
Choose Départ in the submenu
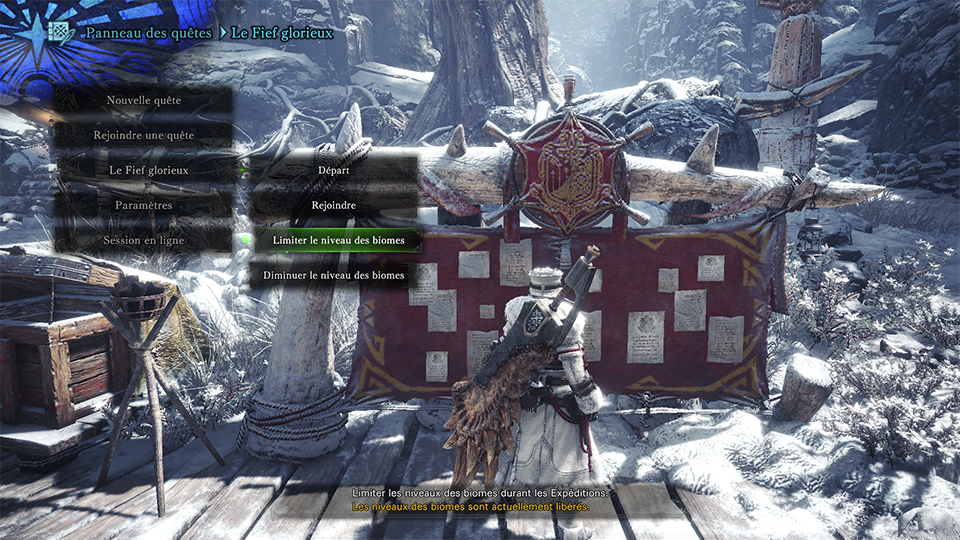click(333, 170)
